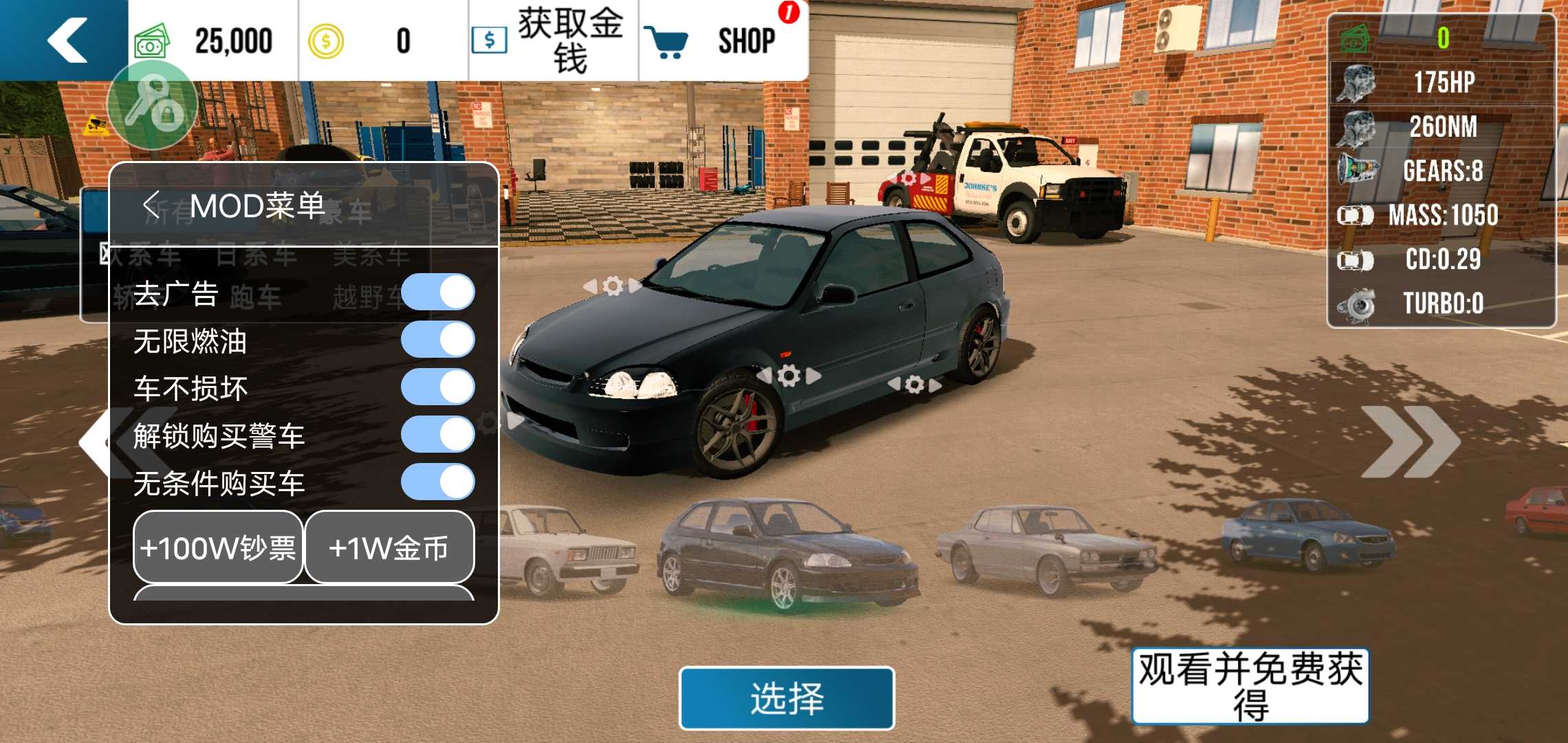The height and width of the screenshot is (743, 1568).
Task: Click the turbocharger icon next to TURBO:0
Action: (1358, 303)
